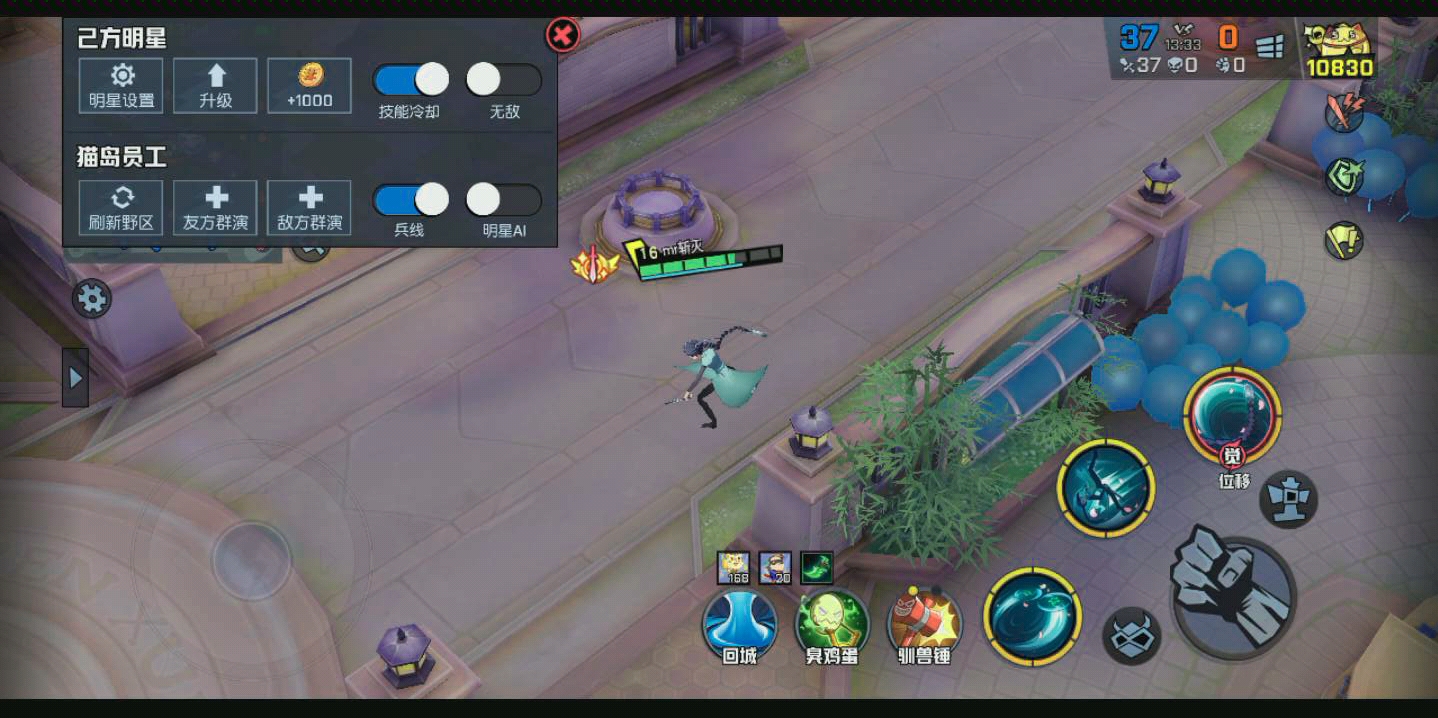1438x718 pixels.
Task: Turn on the 明星AI toggle
Action: (503, 200)
